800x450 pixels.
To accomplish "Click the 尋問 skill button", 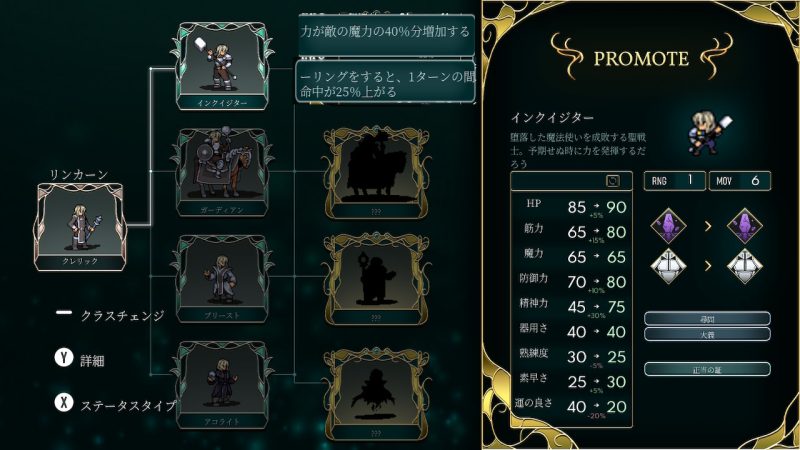I will [x=707, y=318].
